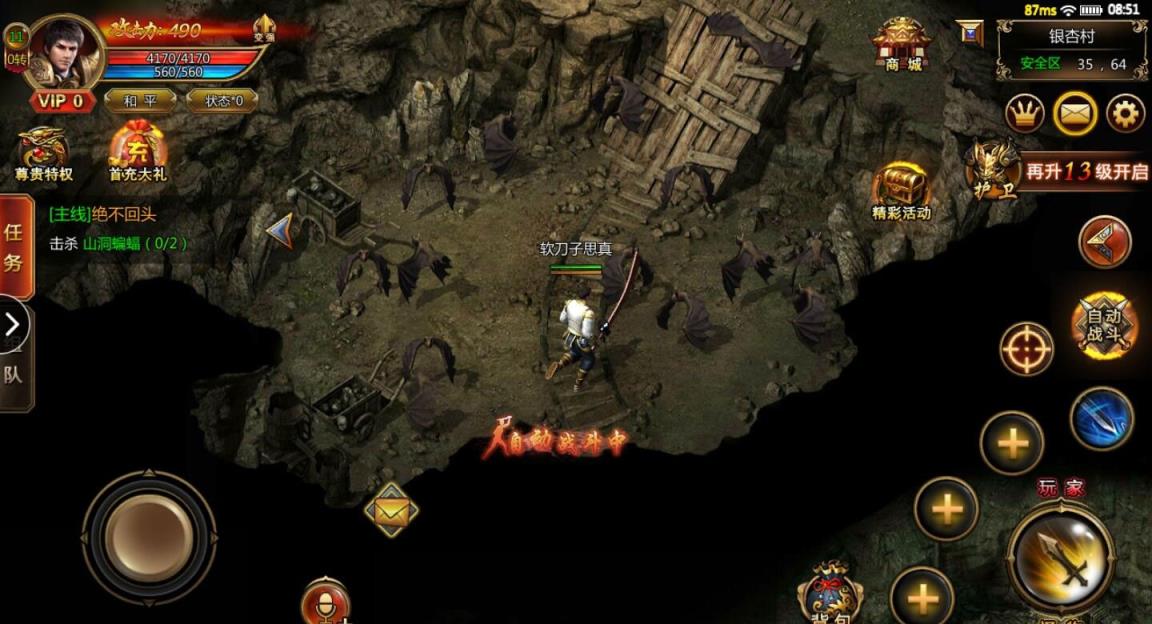Tap the microphone voice chat button
Screen dimensions: 1152x624
326,602
